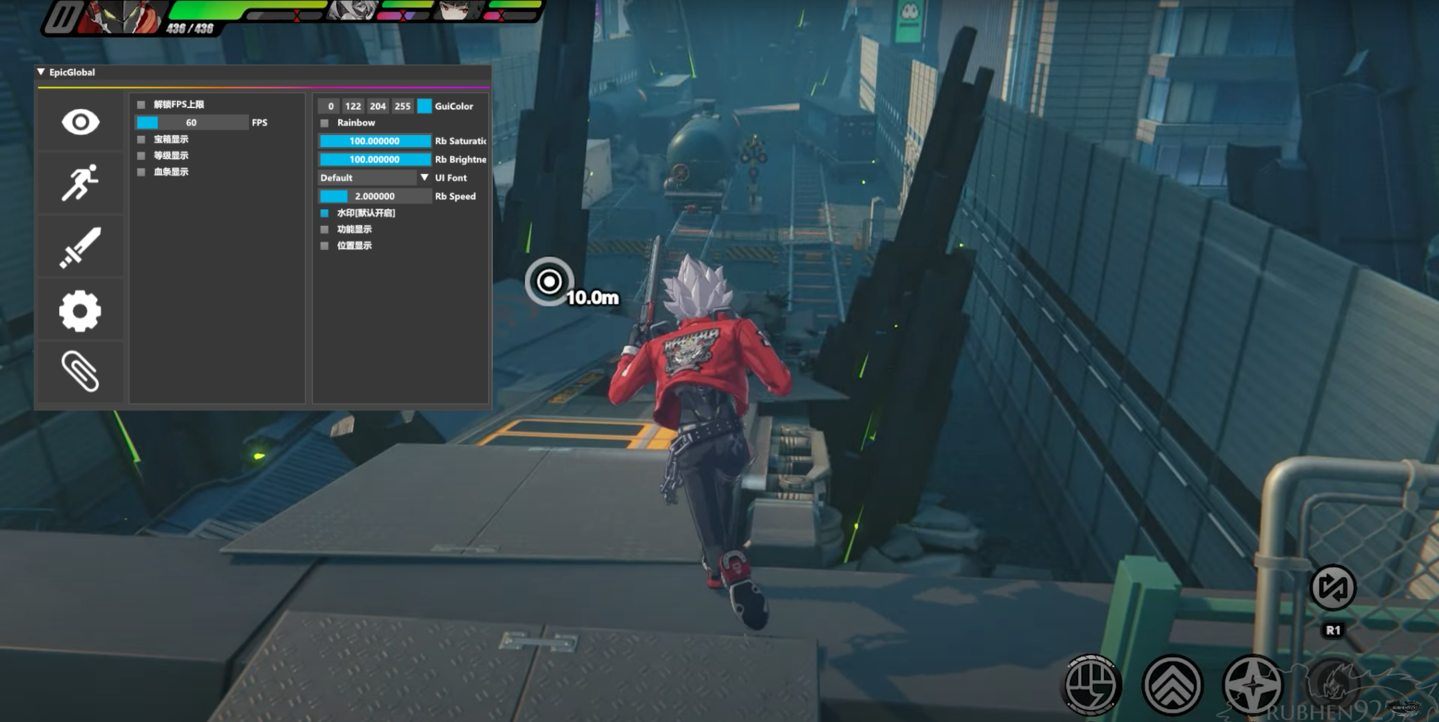Tap the fist basic attack button
The image size is (1439, 722).
(1091, 686)
